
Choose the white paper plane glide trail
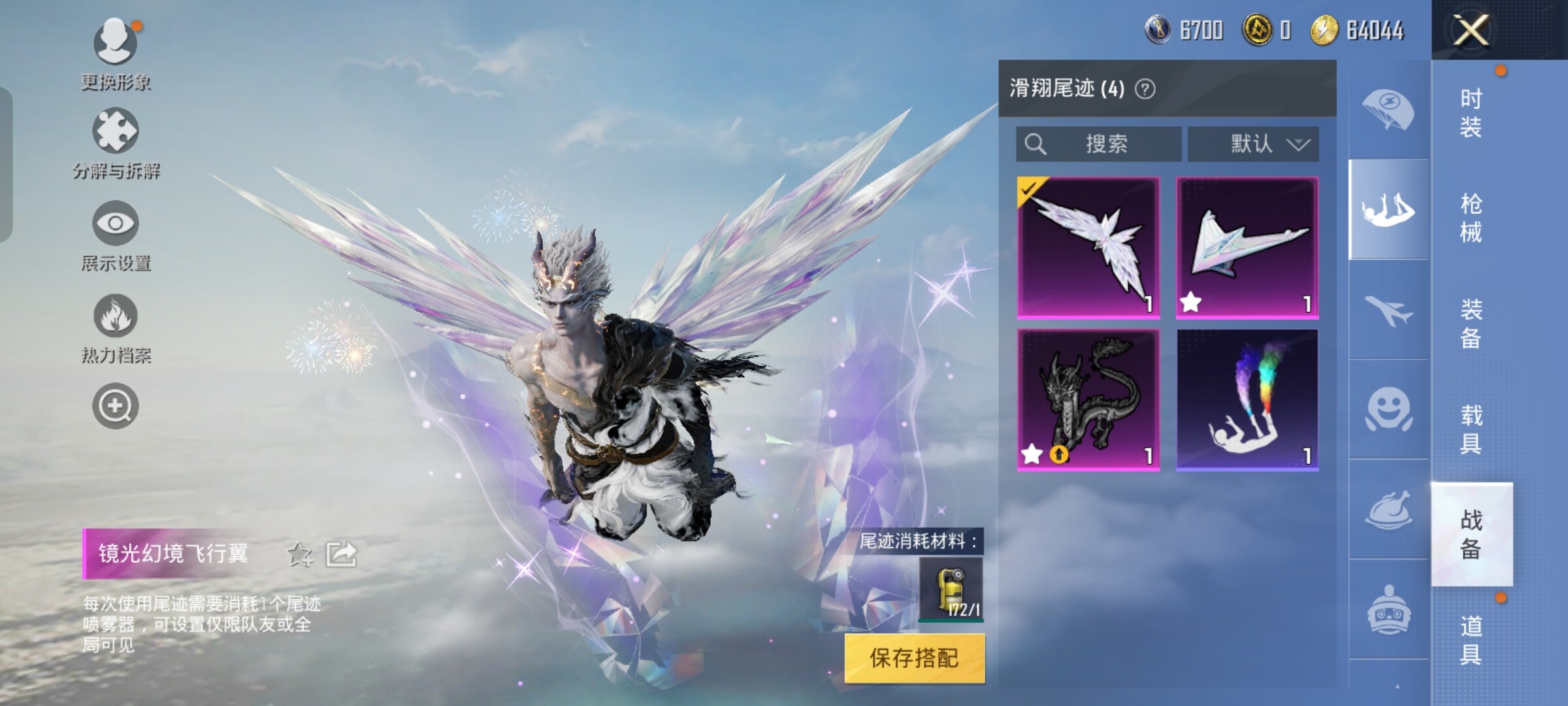click(x=1247, y=247)
